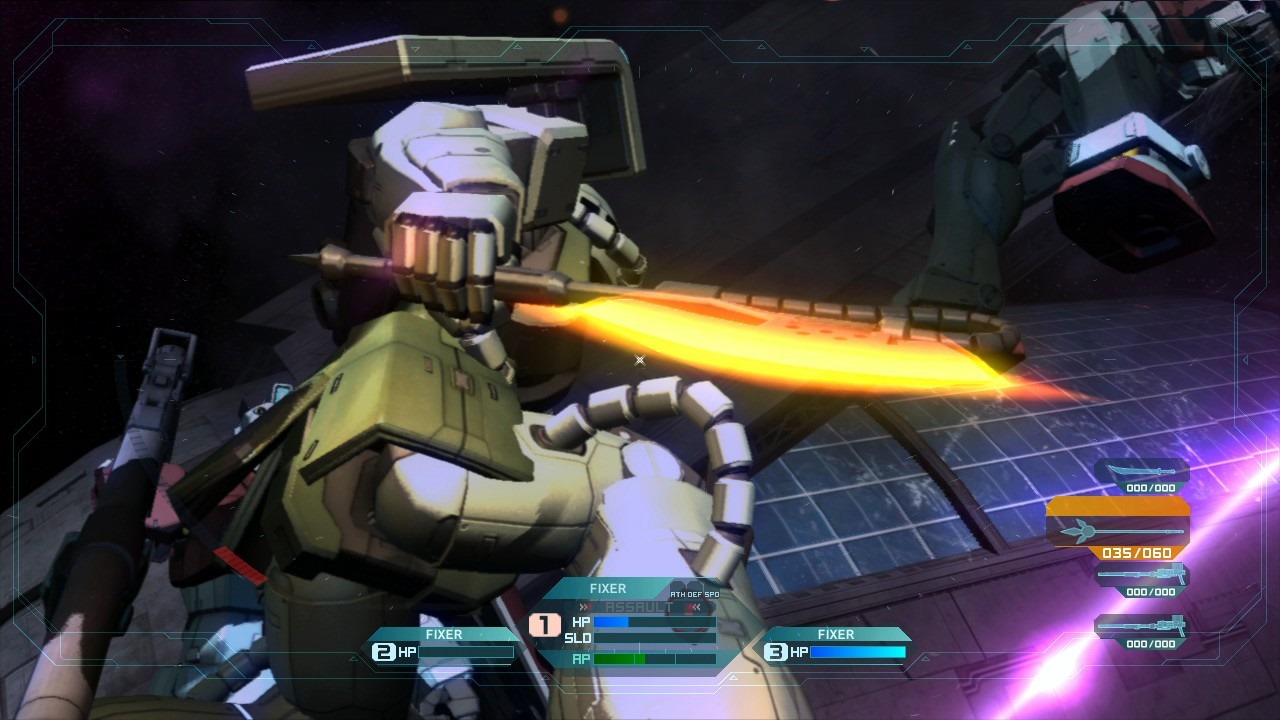Choose the highlighted trident spear weapon
The image size is (1280, 720).
[1118, 531]
